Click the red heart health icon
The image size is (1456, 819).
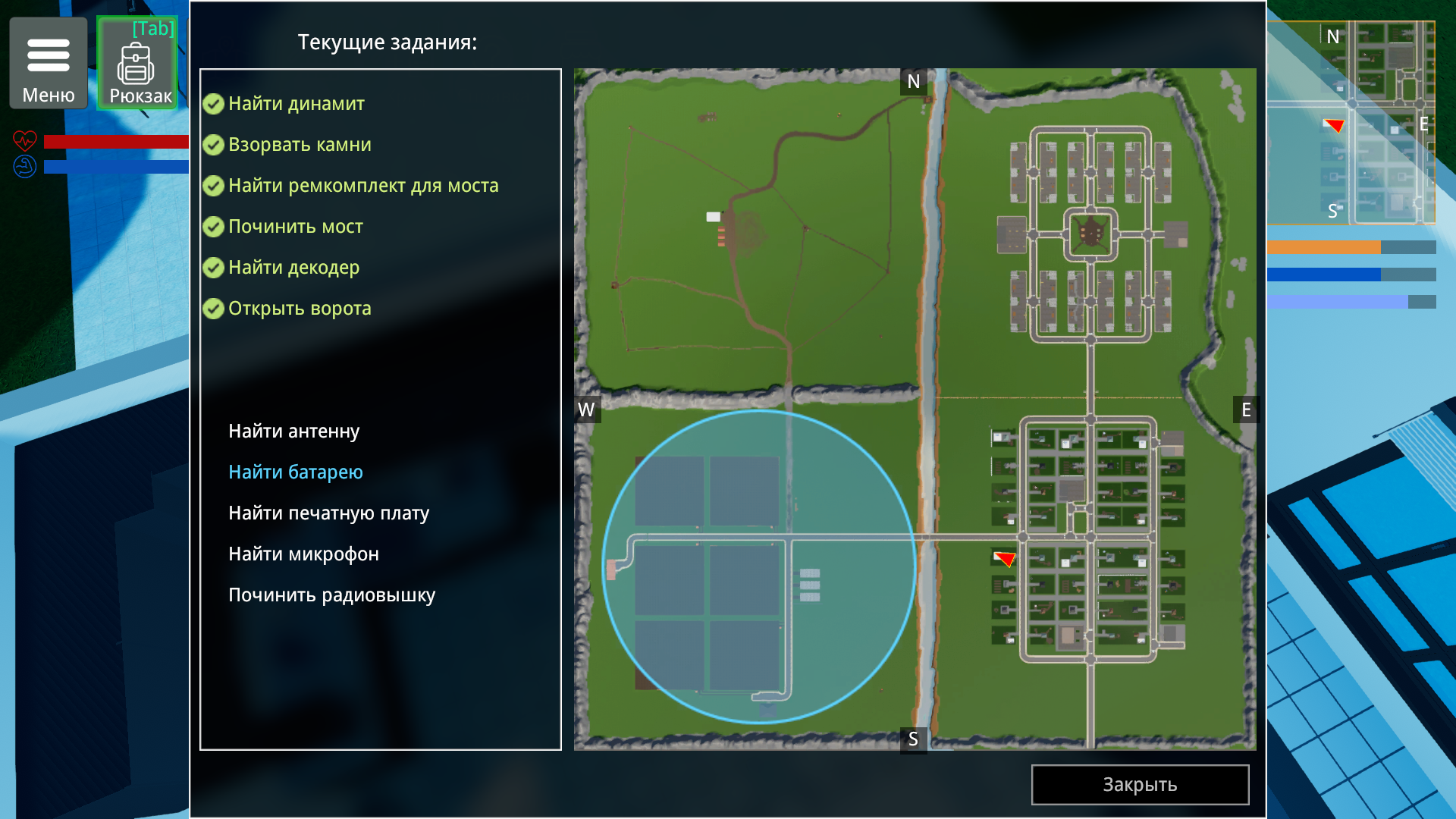(x=25, y=141)
